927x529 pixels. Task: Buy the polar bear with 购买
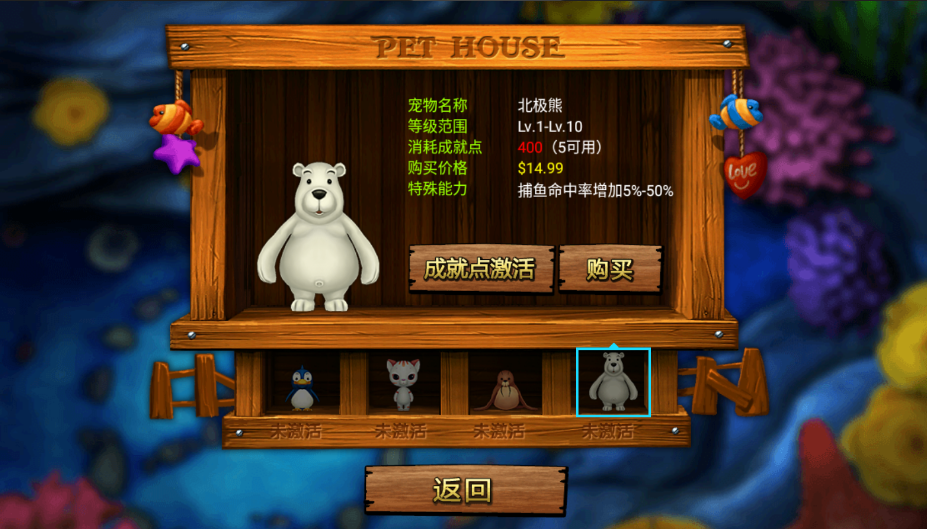tap(610, 269)
